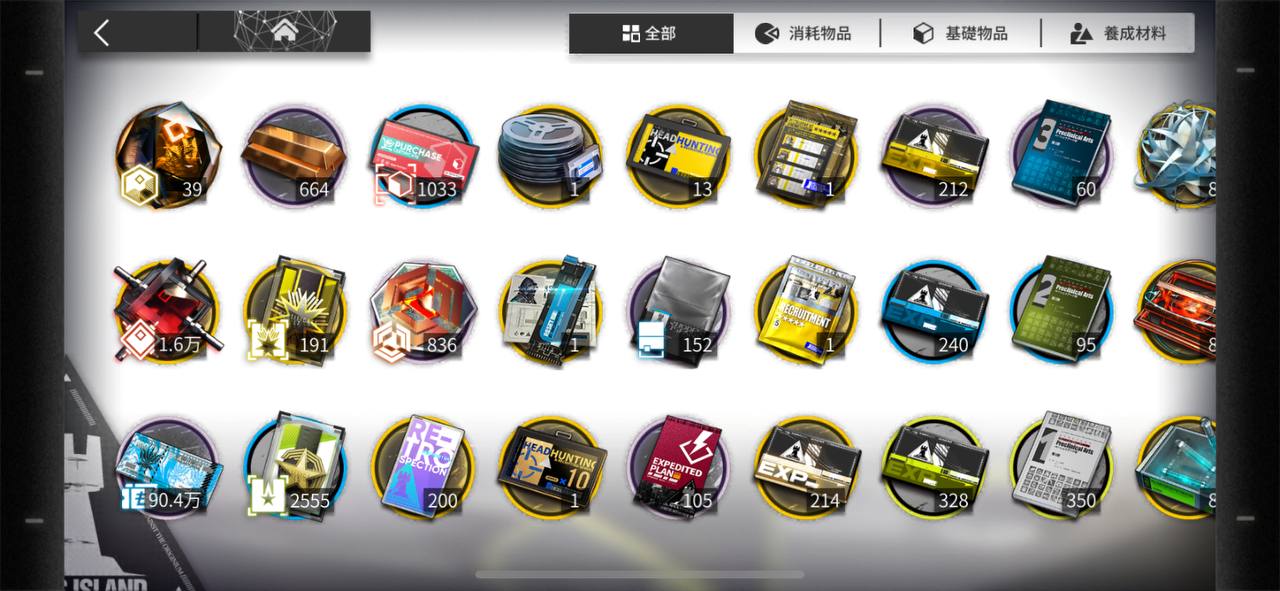This screenshot has height=591, width=1280.
Task: Go back with the left arrow button
Action: tap(102, 33)
